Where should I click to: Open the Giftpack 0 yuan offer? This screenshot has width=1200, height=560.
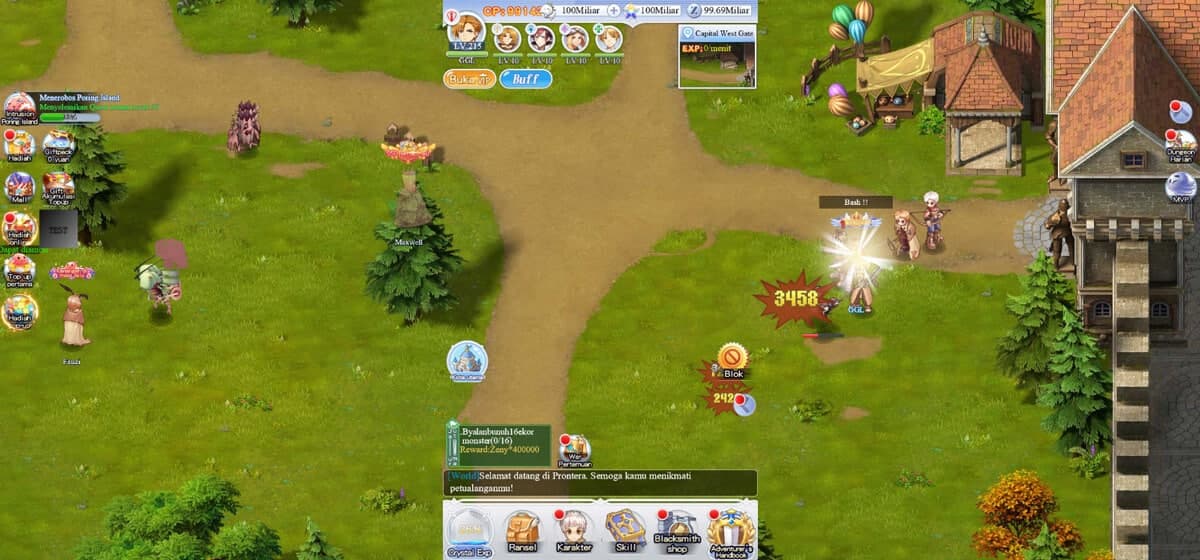59,146
